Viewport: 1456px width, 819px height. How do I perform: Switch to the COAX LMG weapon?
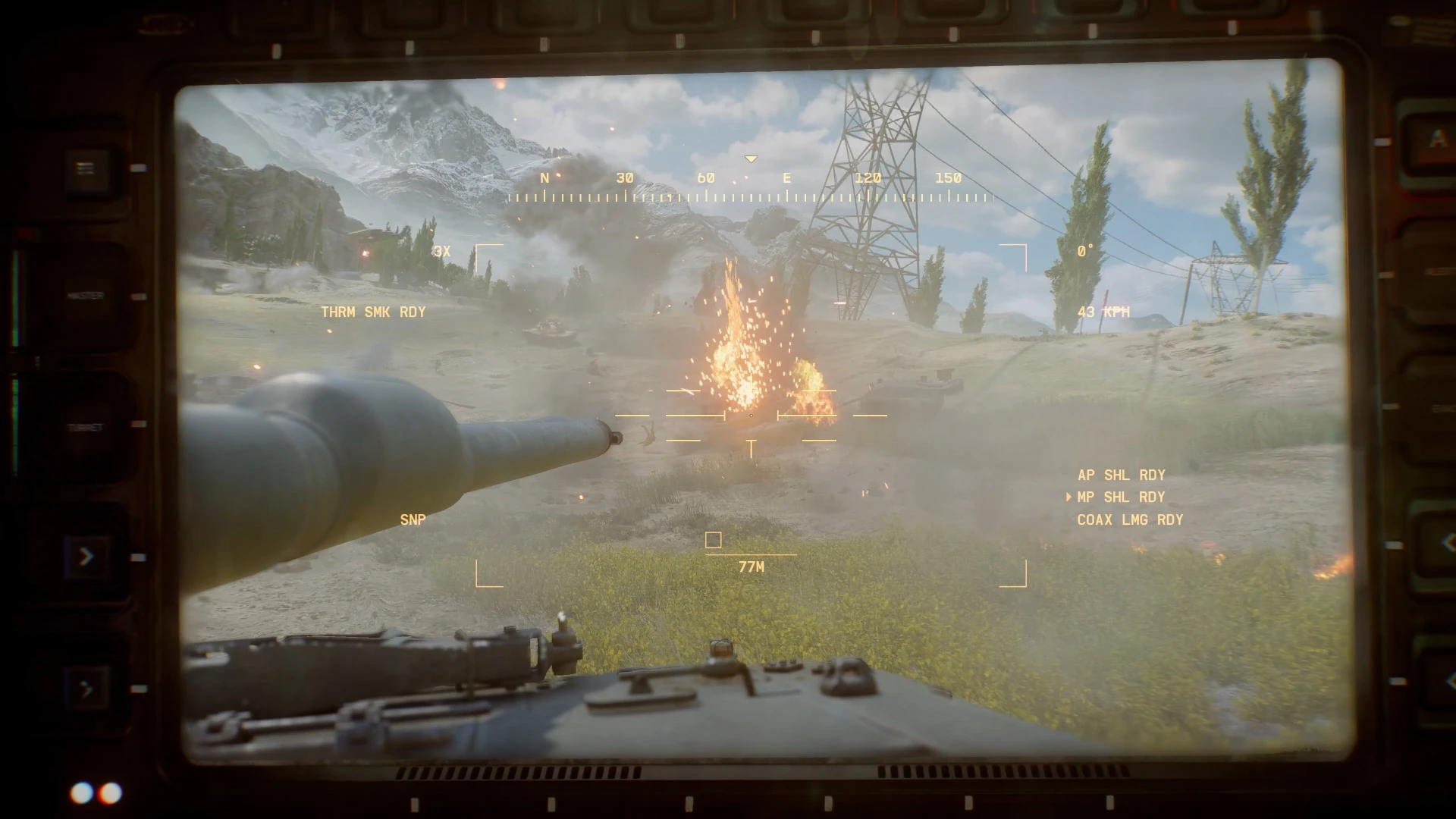tap(1129, 519)
